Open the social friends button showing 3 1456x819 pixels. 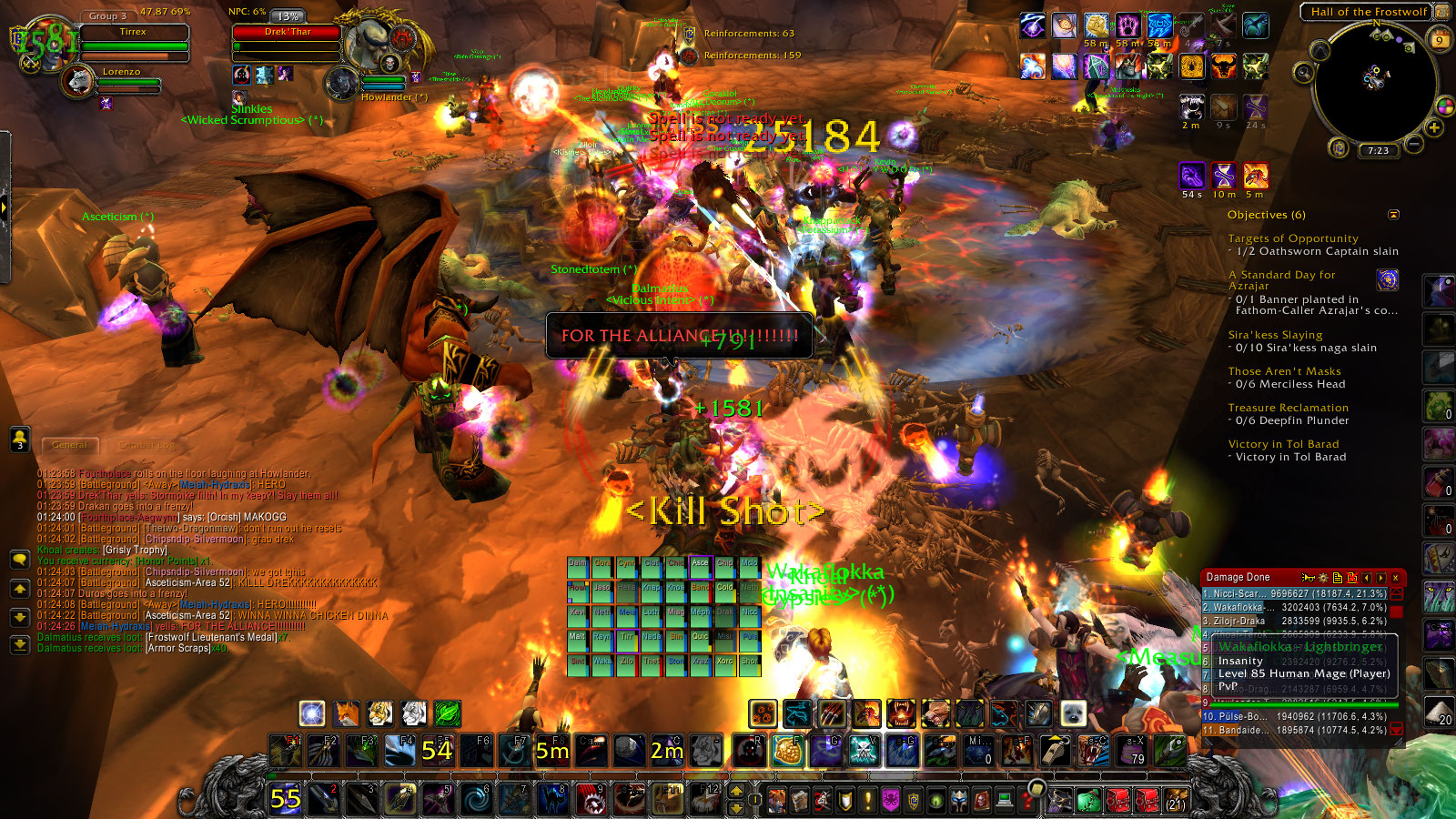[19, 439]
